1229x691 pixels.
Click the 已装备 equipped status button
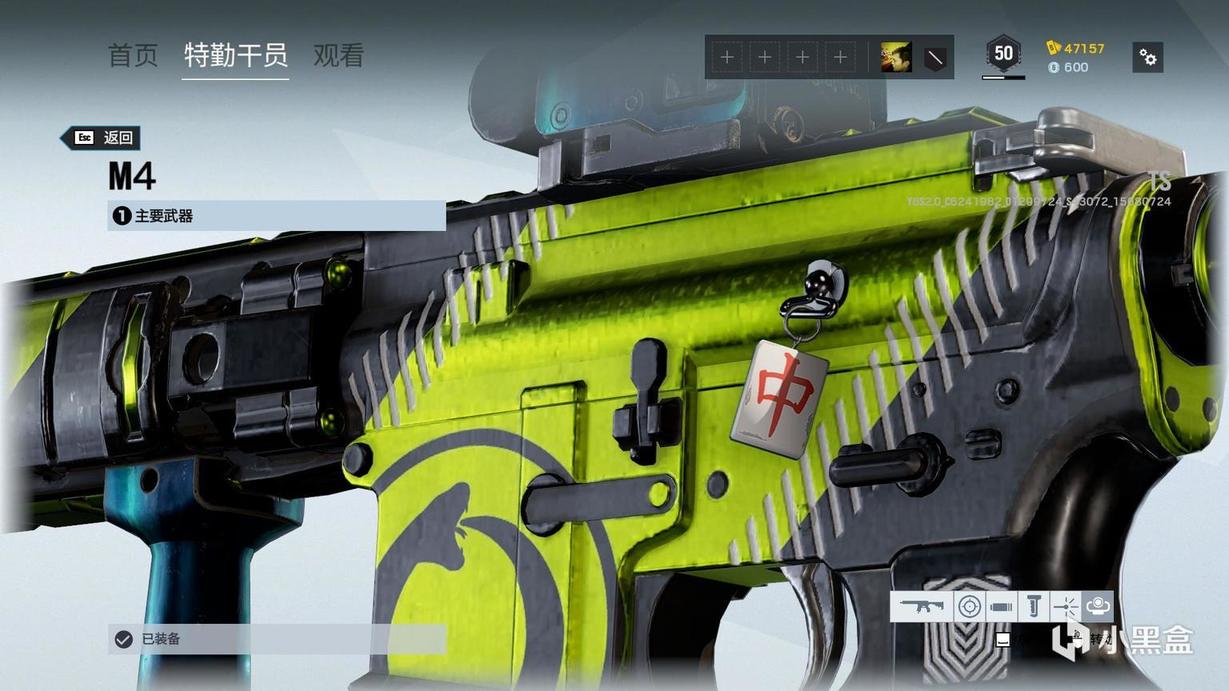pyautogui.click(x=276, y=639)
